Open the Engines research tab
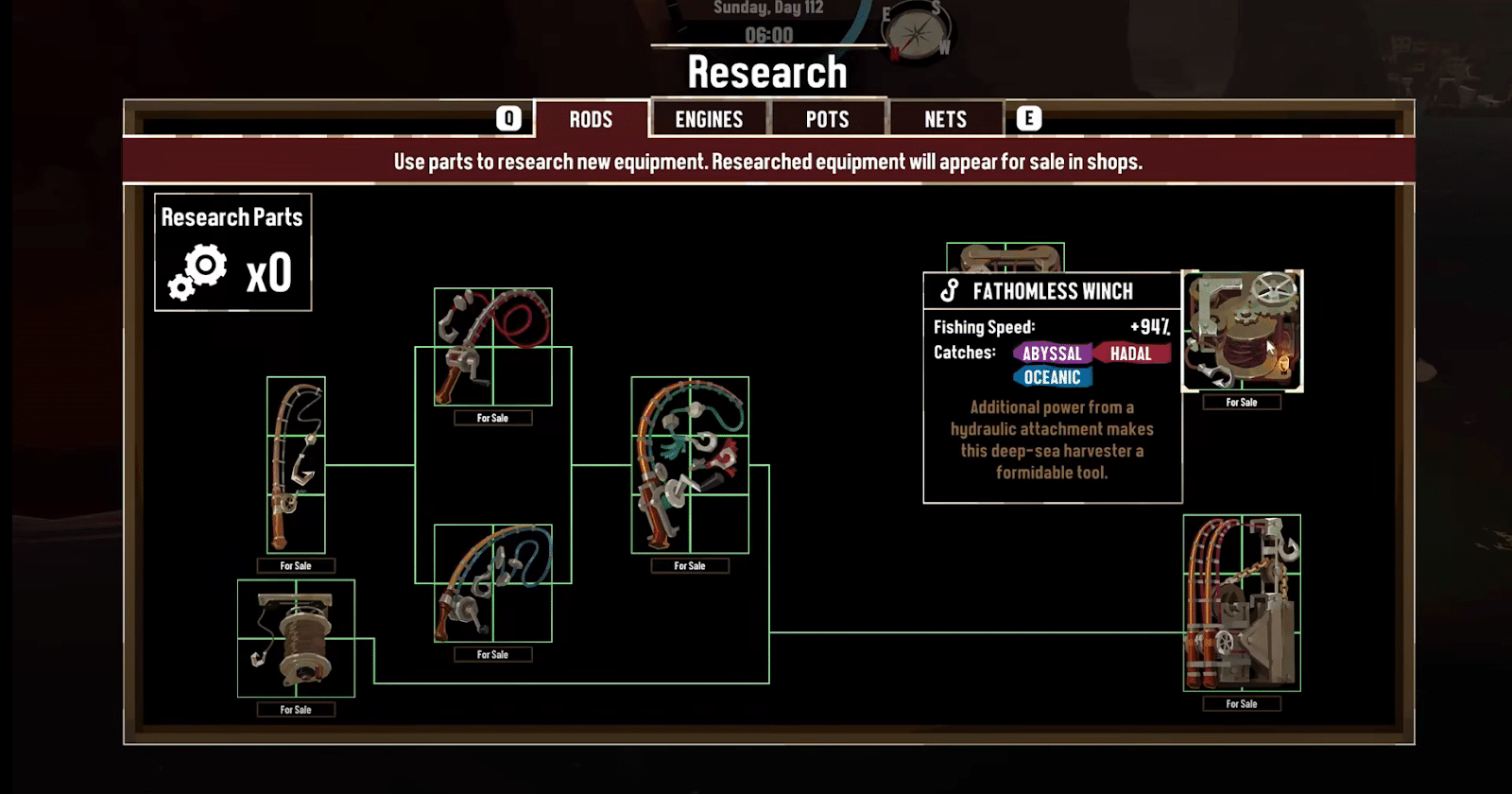The width and height of the screenshot is (1512, 794). point(709,119)
